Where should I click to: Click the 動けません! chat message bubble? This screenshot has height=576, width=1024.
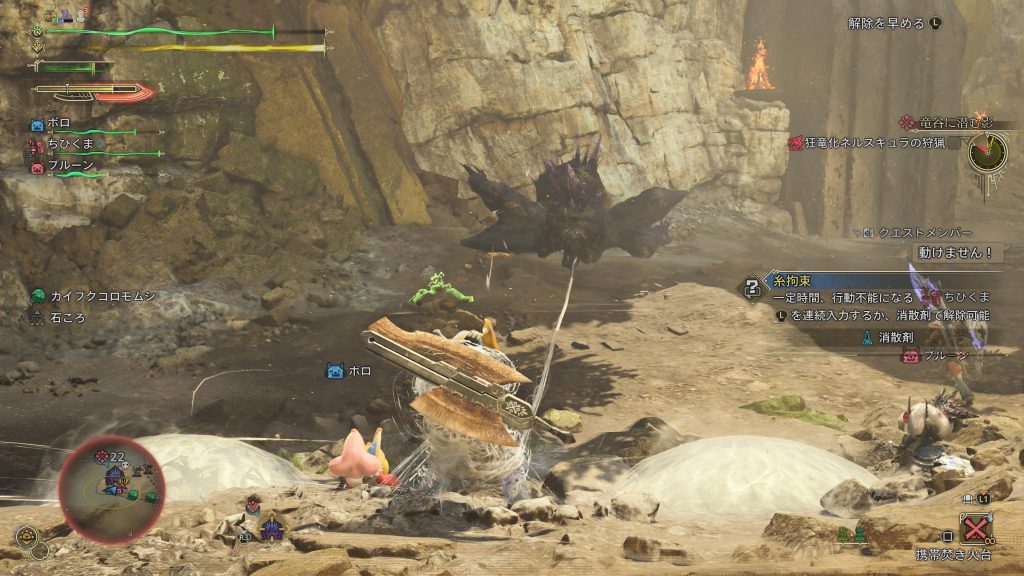coord(958,254)
